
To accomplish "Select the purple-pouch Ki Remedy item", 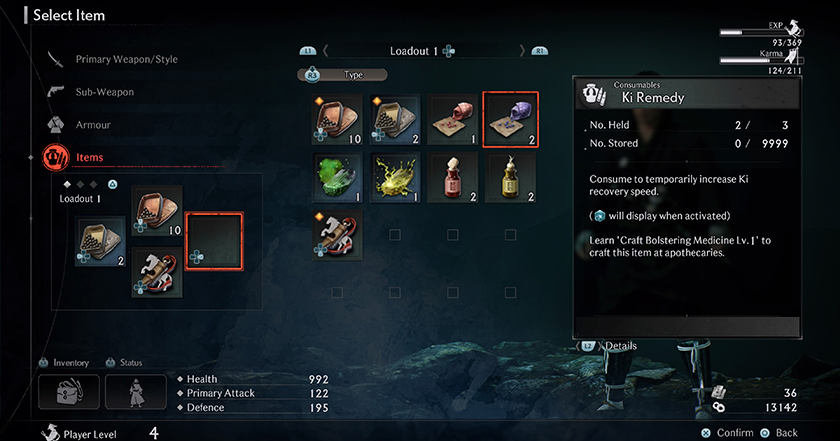I will click(511, 119).
